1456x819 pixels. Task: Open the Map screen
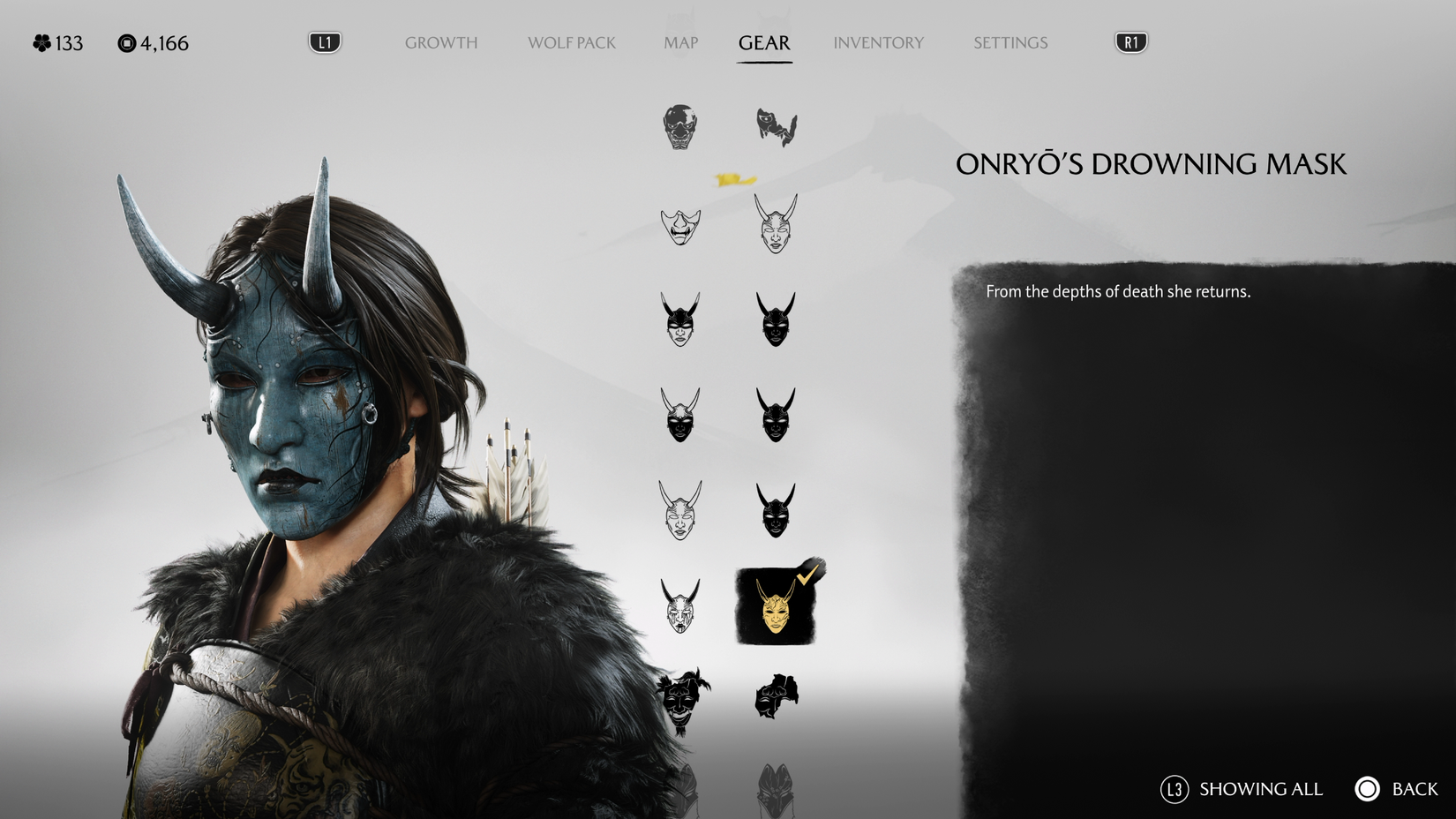click(681, 42)
